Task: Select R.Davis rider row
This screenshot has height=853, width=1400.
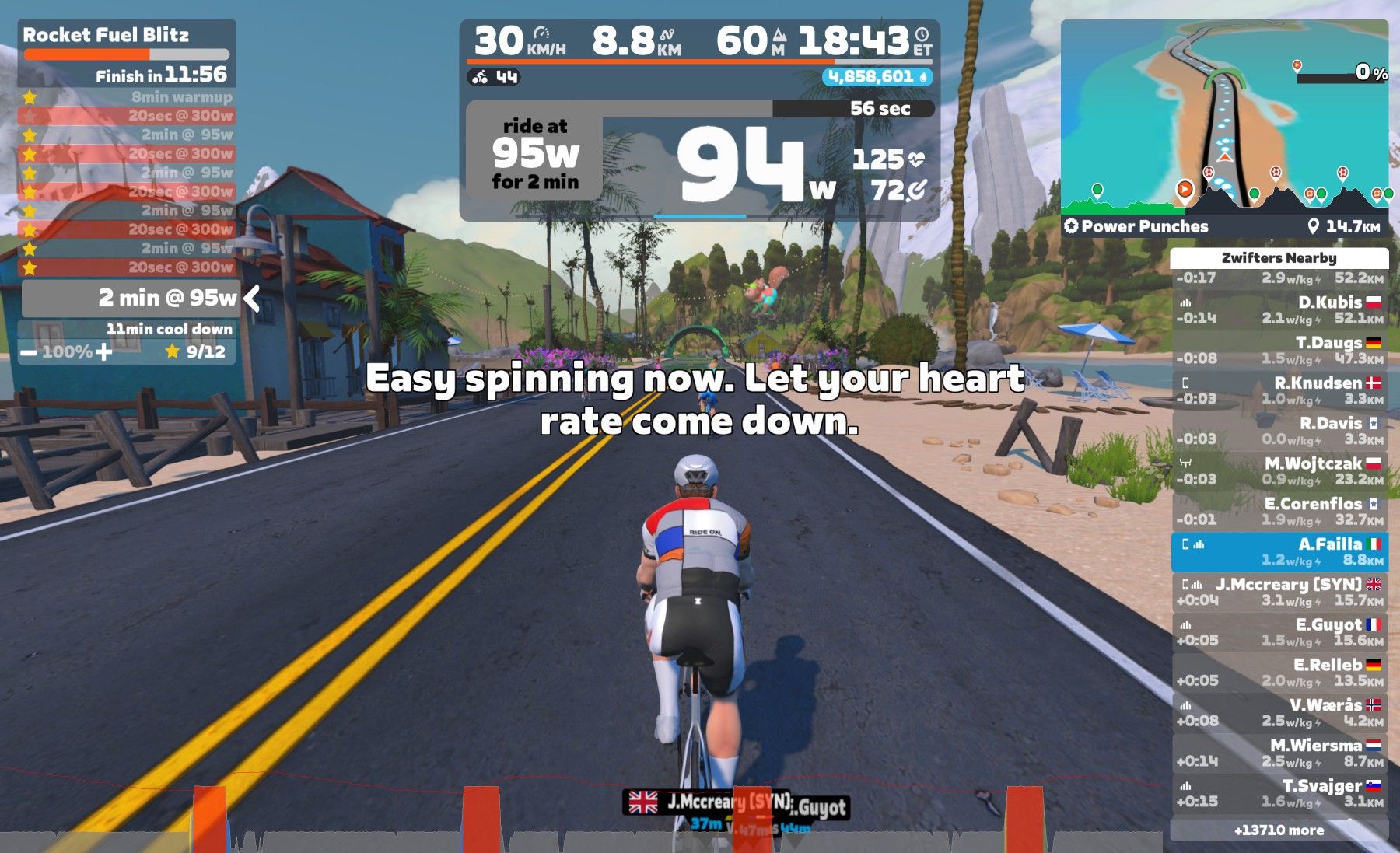Action: click(x=1279, y=431)
